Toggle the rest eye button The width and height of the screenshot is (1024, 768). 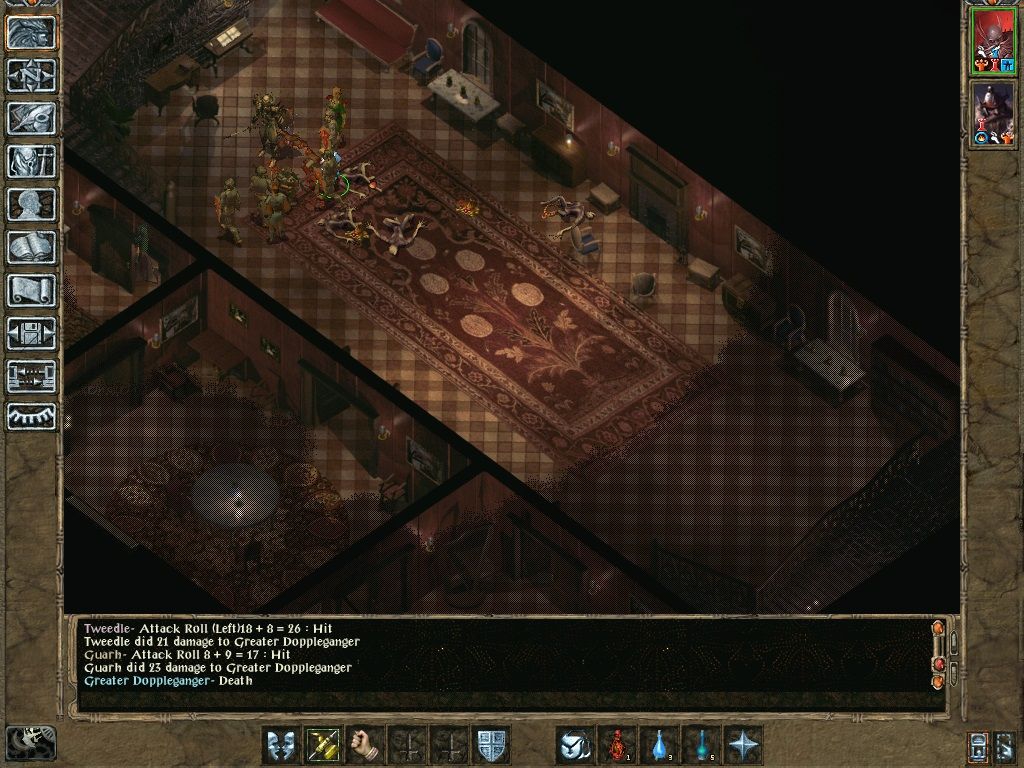click(32, 415)
